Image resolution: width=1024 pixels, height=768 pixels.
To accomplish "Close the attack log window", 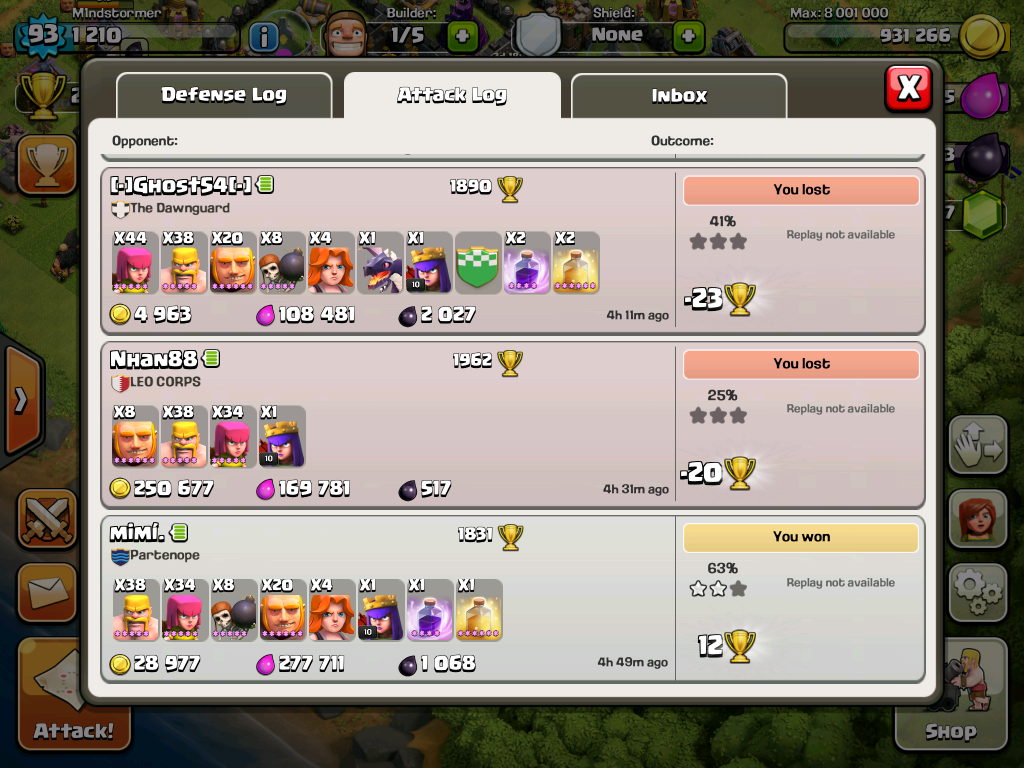I will pos(908,88).
